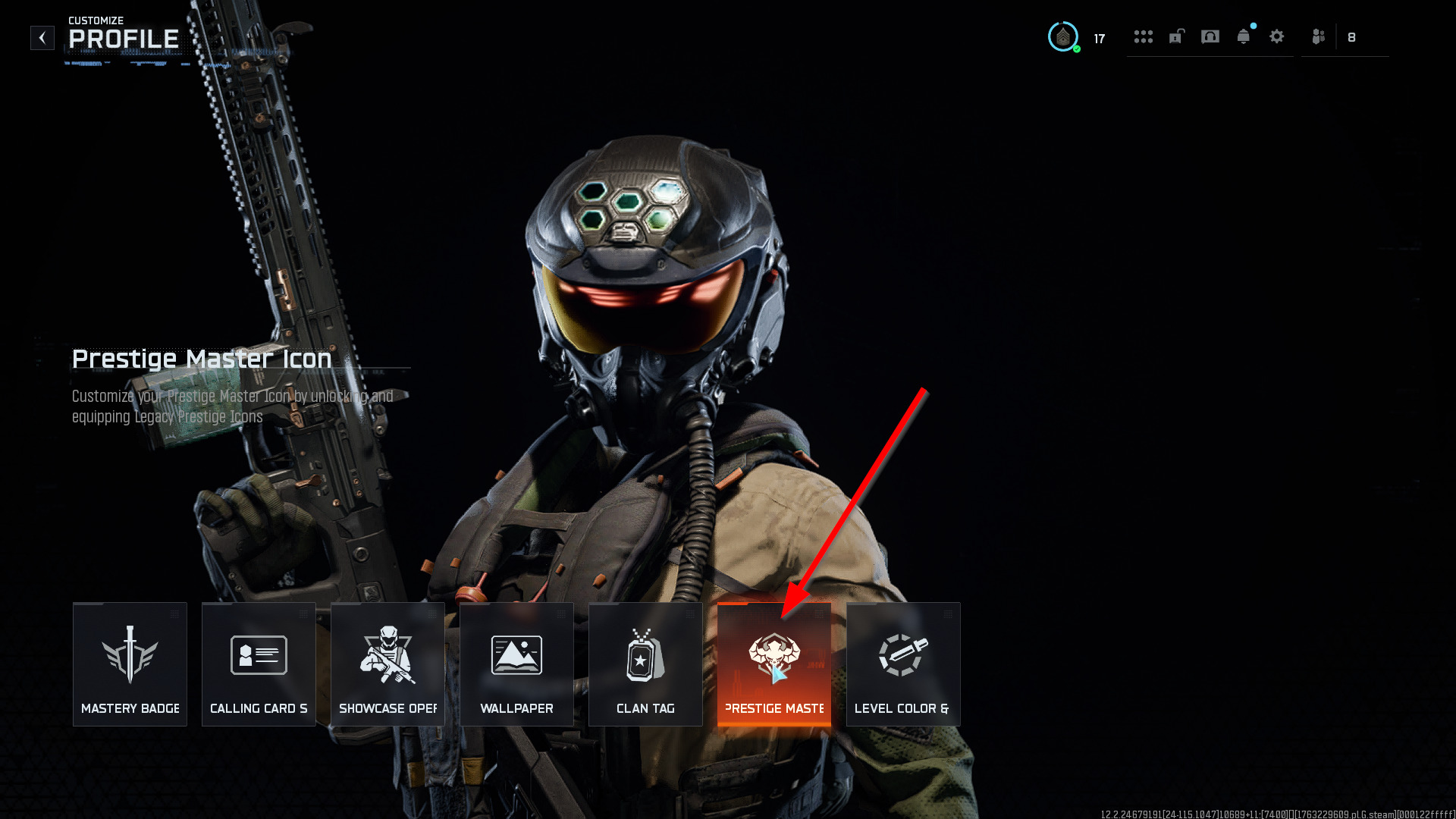Choose the Level Color tile
Image resolution: width=1456 pixels, height=819 pixels.
tap(903, 664)
